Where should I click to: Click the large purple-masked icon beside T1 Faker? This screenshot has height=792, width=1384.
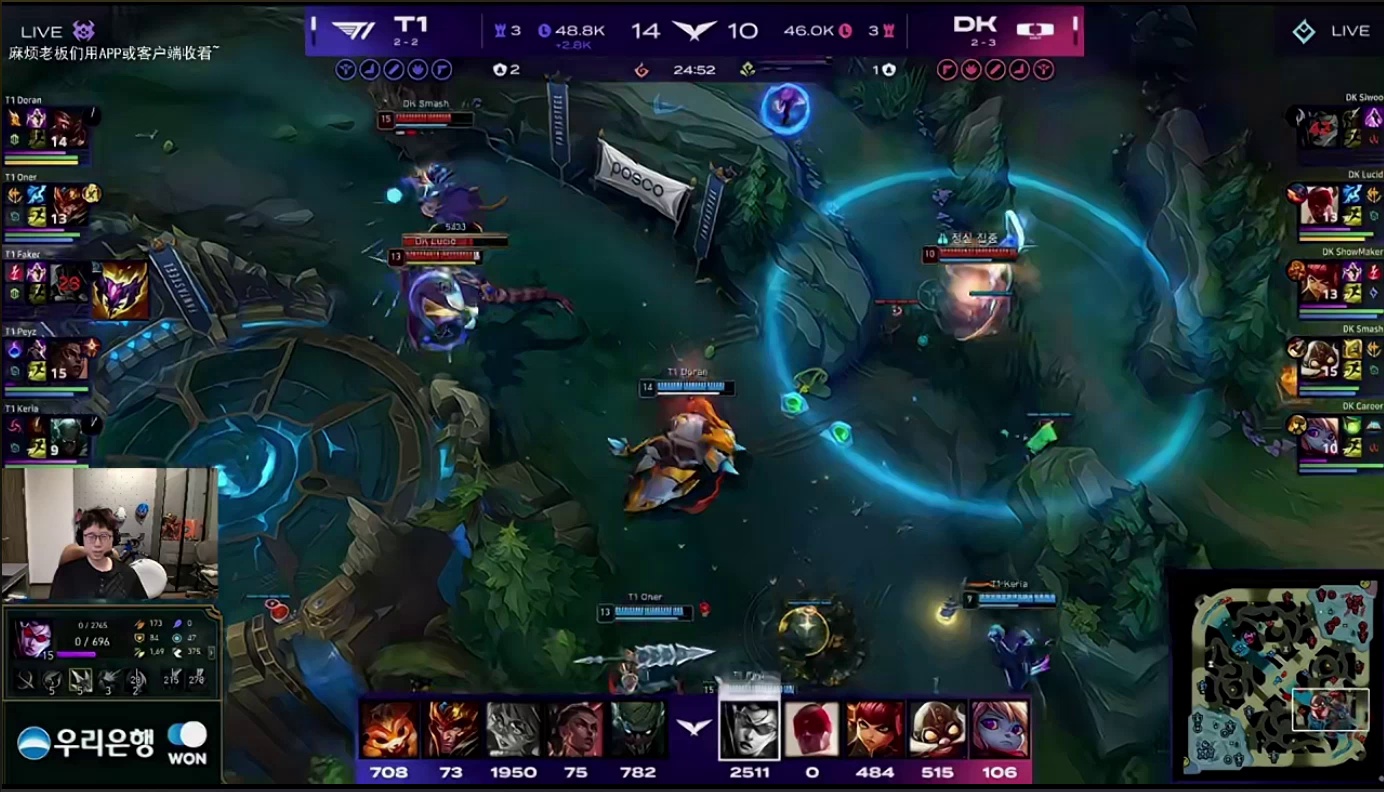120,290
